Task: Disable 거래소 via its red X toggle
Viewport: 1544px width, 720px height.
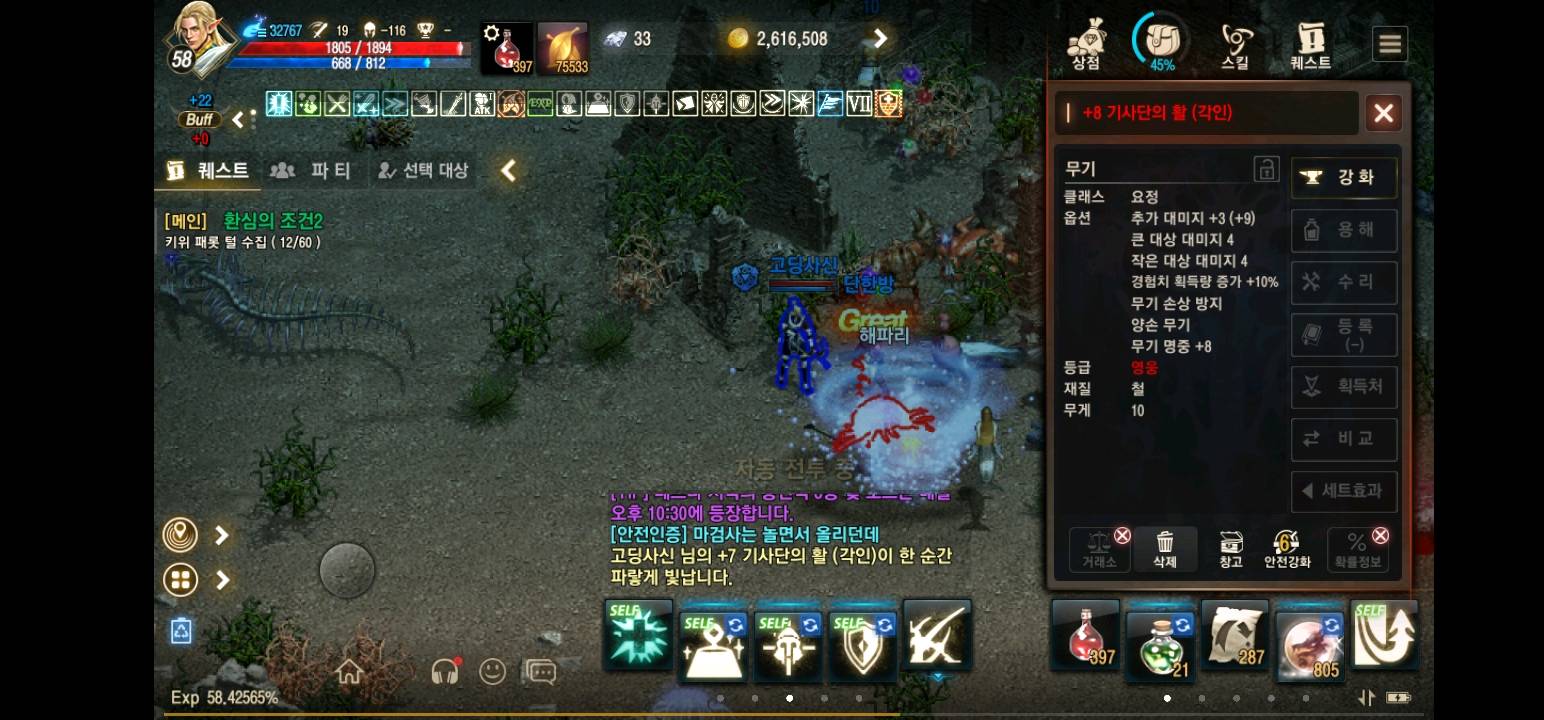Action: [1122, 535]
